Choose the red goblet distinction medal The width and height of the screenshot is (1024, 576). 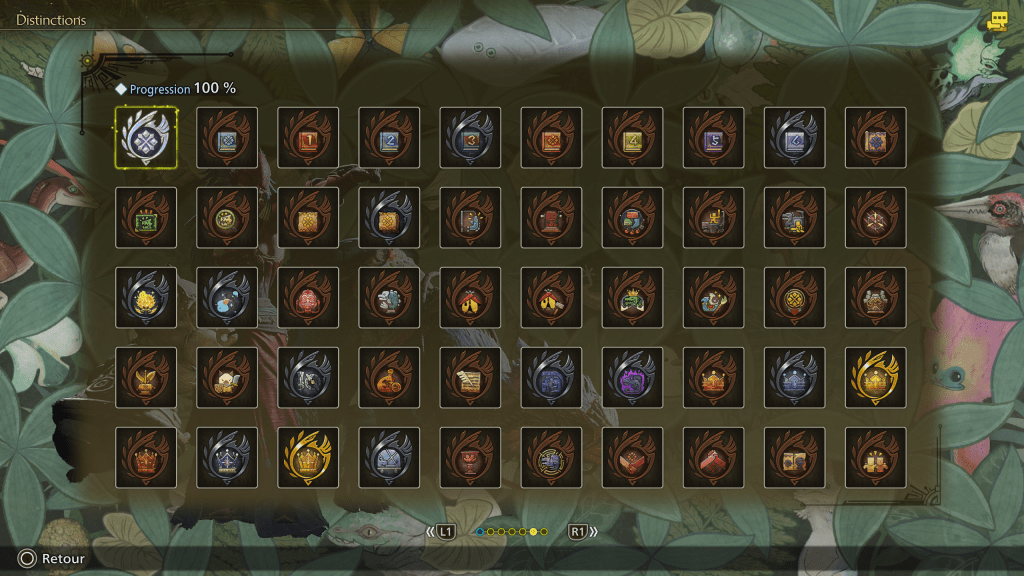point(470,458)
